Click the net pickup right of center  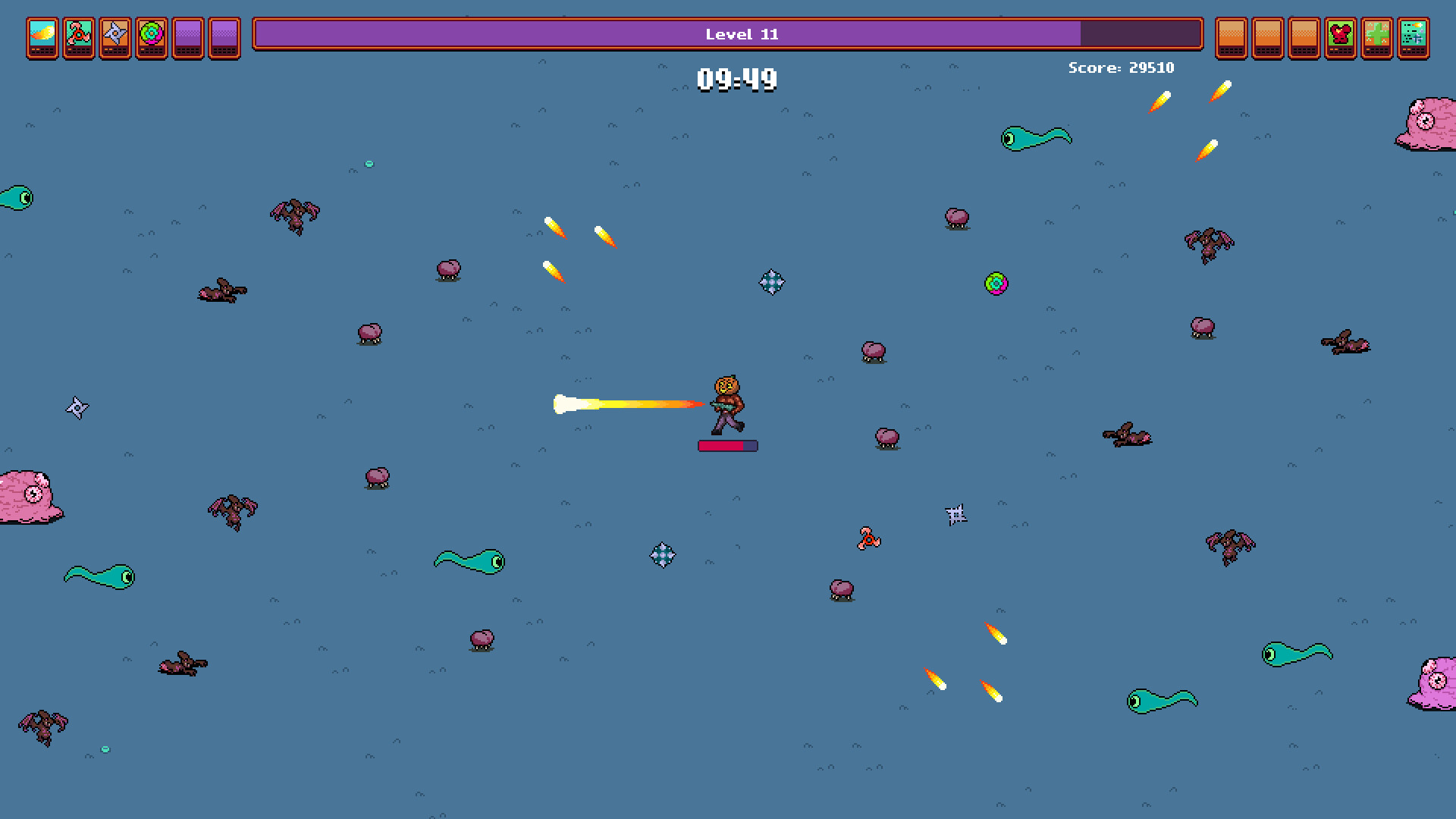click(x=957, y=515)
